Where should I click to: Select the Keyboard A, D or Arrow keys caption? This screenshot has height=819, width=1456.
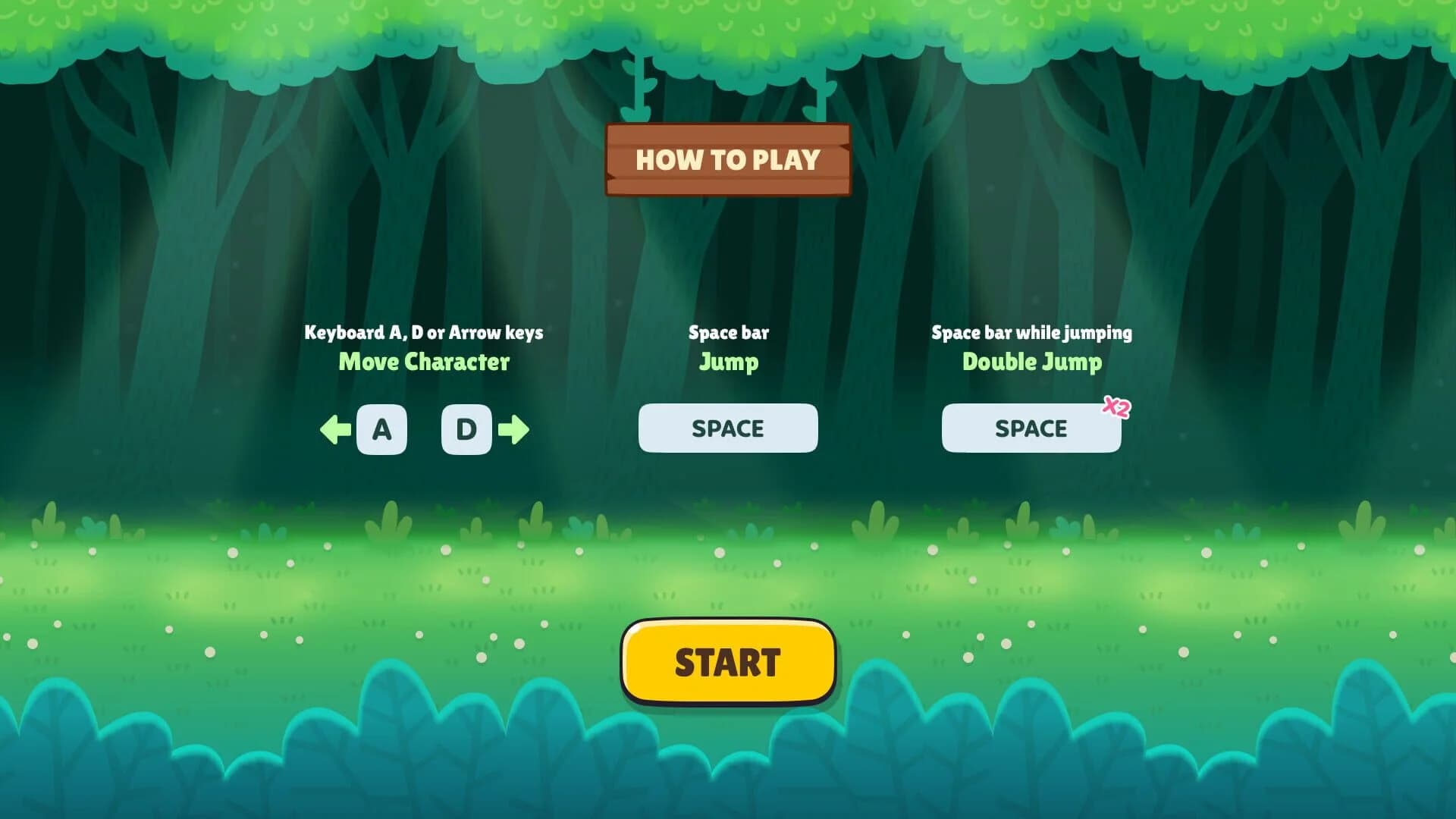coord(424,332)
